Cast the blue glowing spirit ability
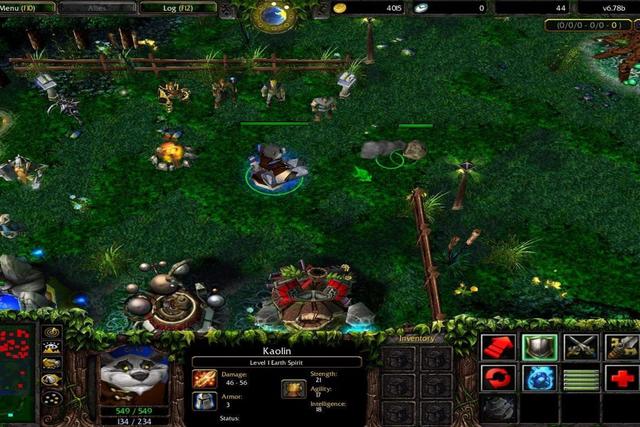640x427 pixels. [539, 379]
